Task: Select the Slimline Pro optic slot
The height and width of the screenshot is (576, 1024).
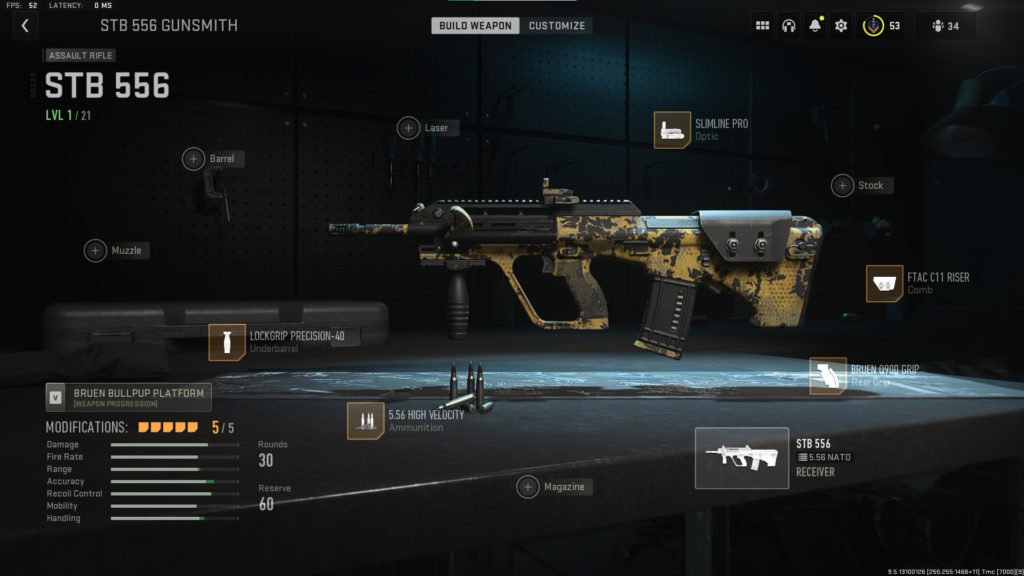Action: click(x=672, y=130)
